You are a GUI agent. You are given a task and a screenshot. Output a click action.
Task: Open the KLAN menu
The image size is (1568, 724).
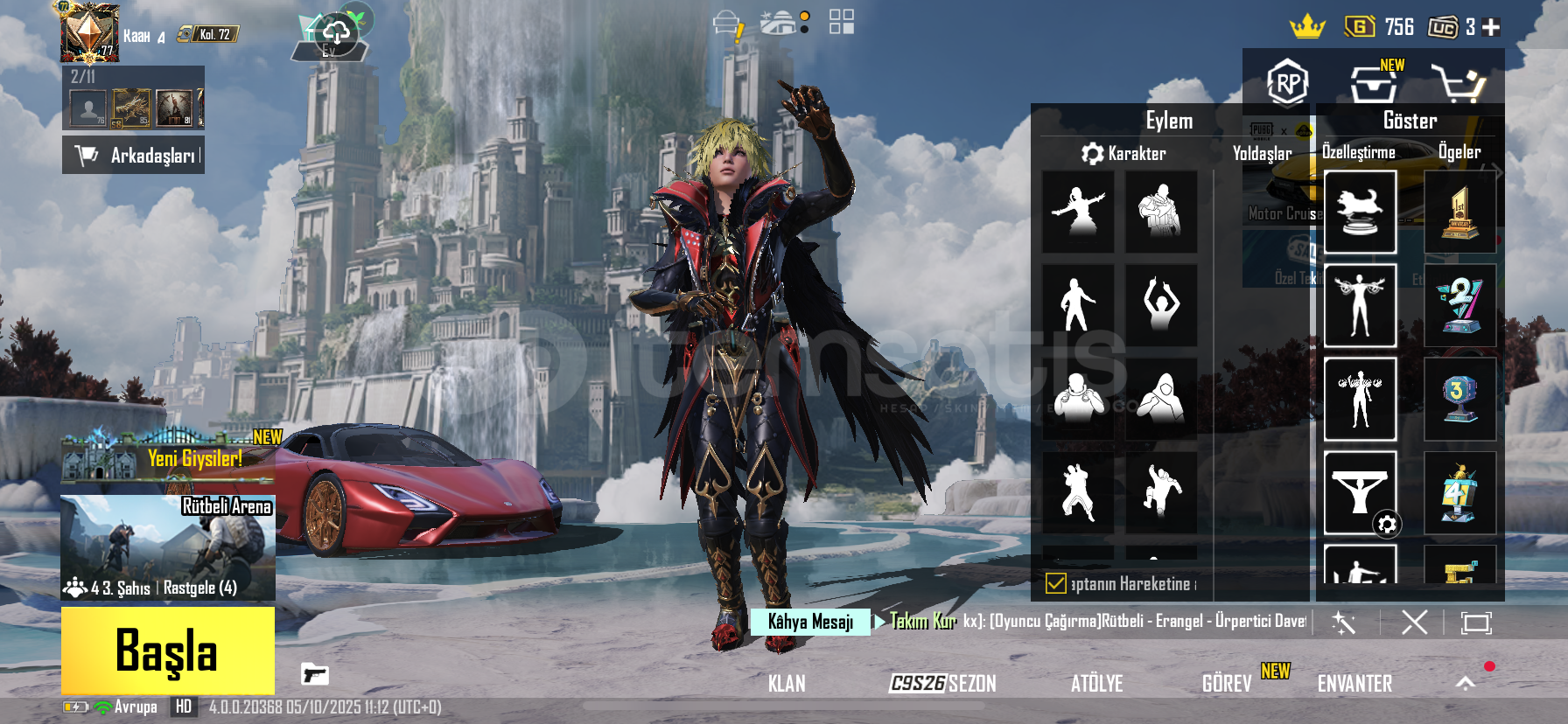[x=787, y=684]
